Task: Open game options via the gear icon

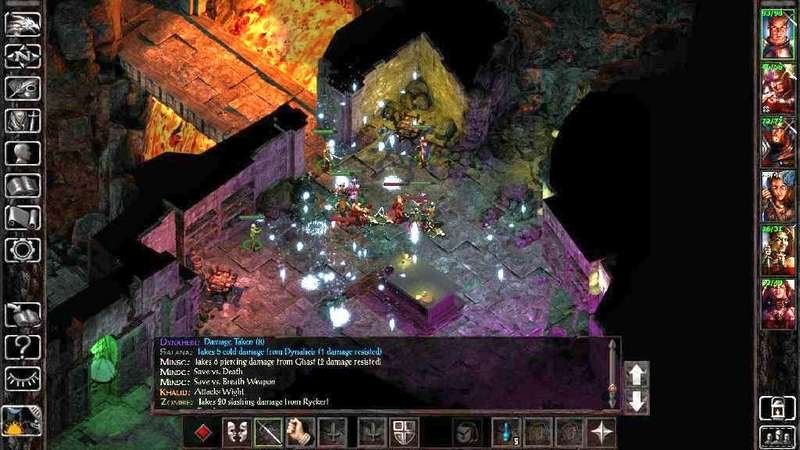Action: [22, 249]
